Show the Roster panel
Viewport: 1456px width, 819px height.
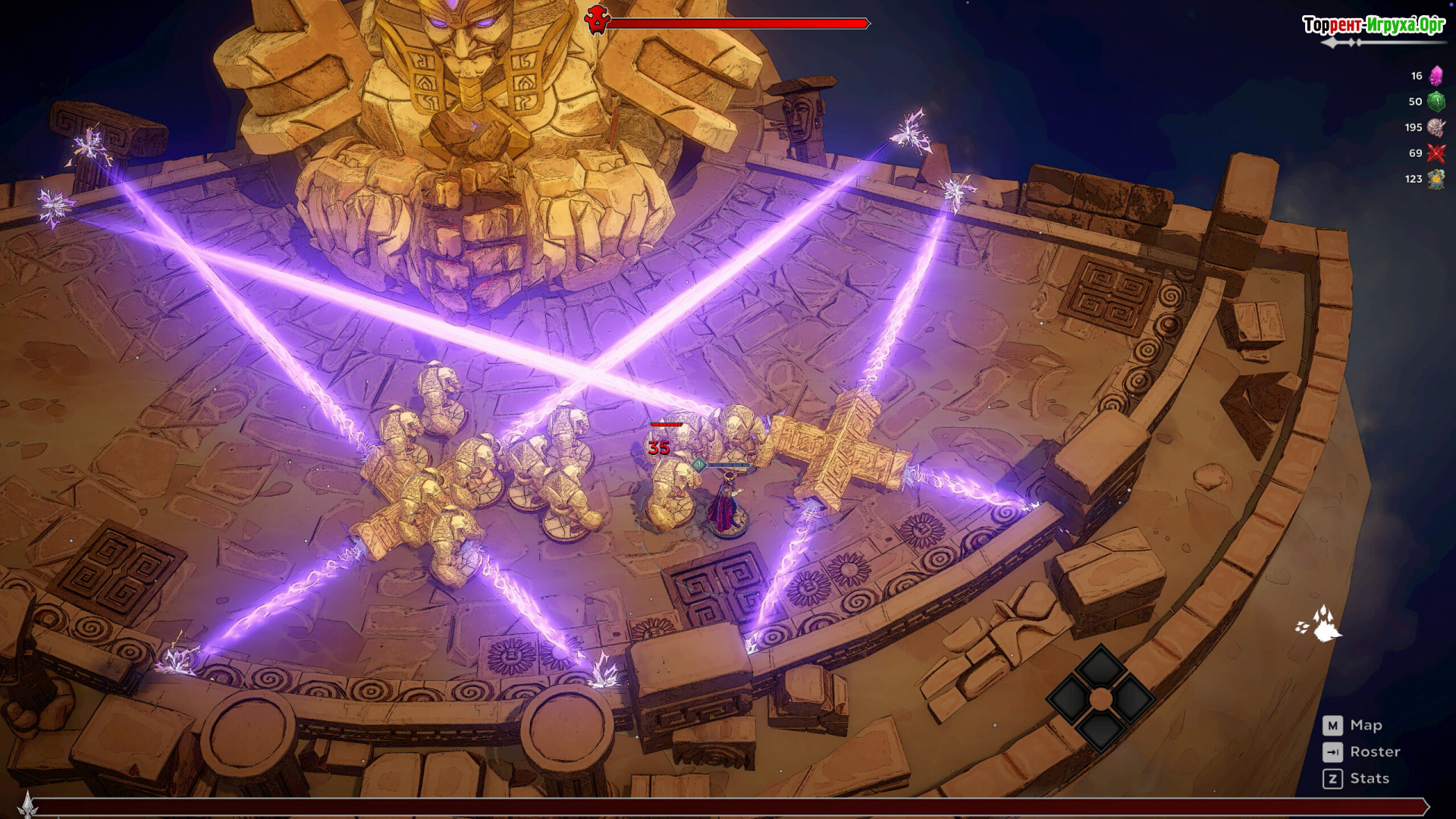(x=1374, y=752)
